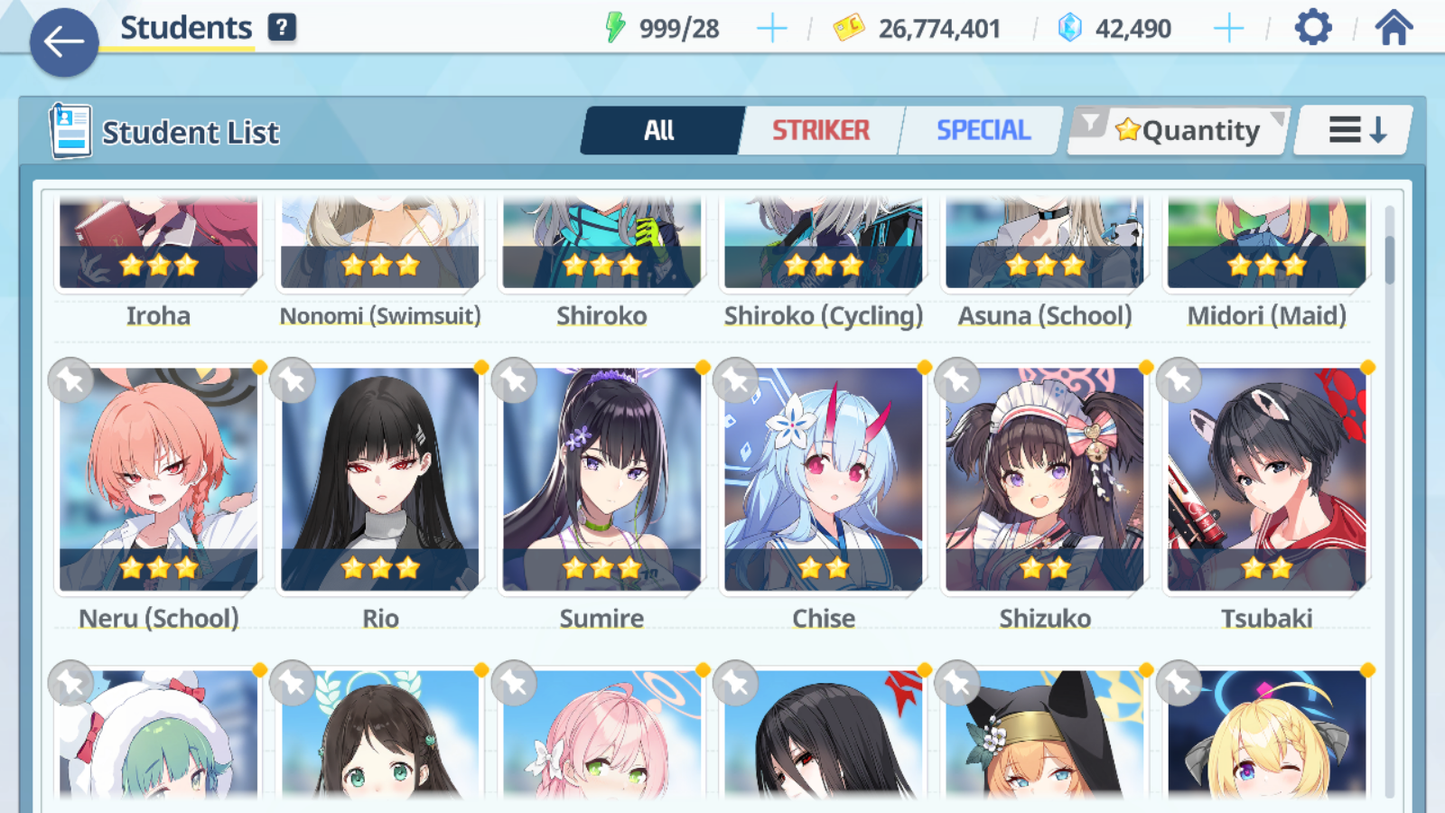Open the Students help question mark

[x=282, y=27]
